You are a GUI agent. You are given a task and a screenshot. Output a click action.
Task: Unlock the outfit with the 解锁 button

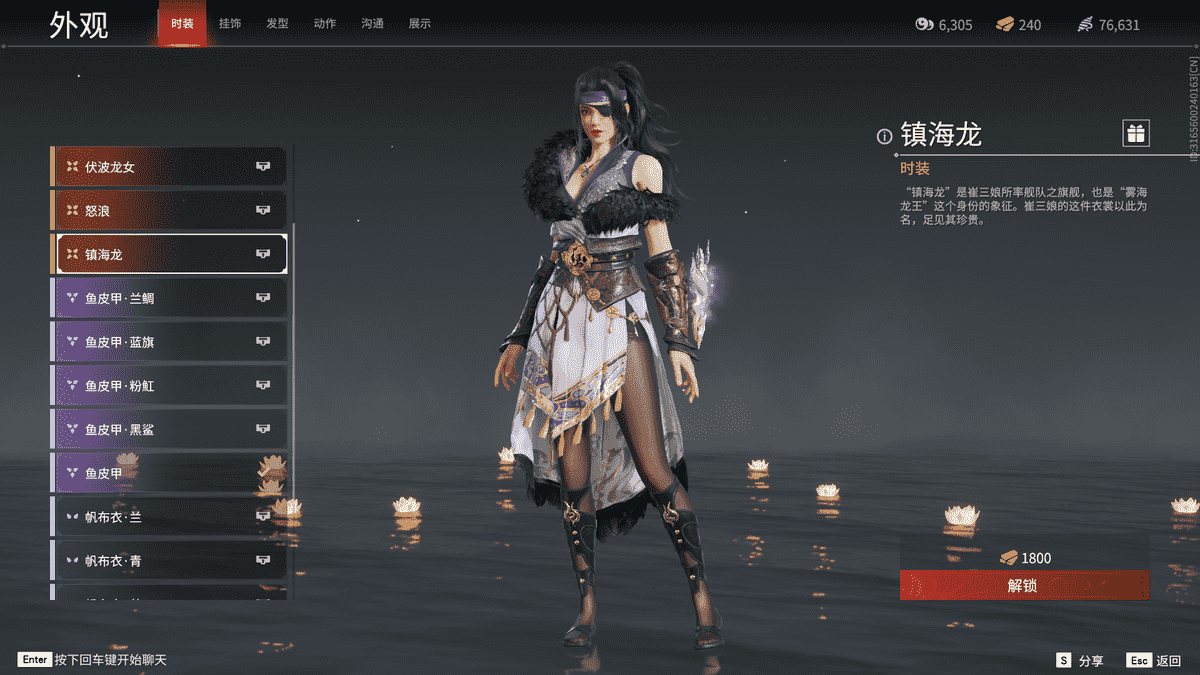(1024, 585)
